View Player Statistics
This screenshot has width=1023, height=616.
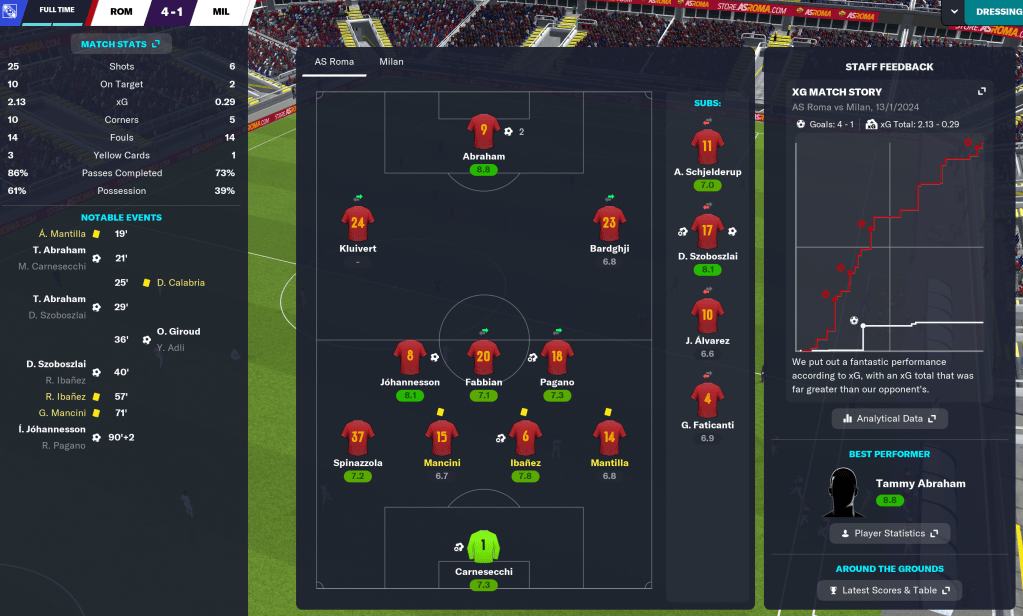(889, 533)
